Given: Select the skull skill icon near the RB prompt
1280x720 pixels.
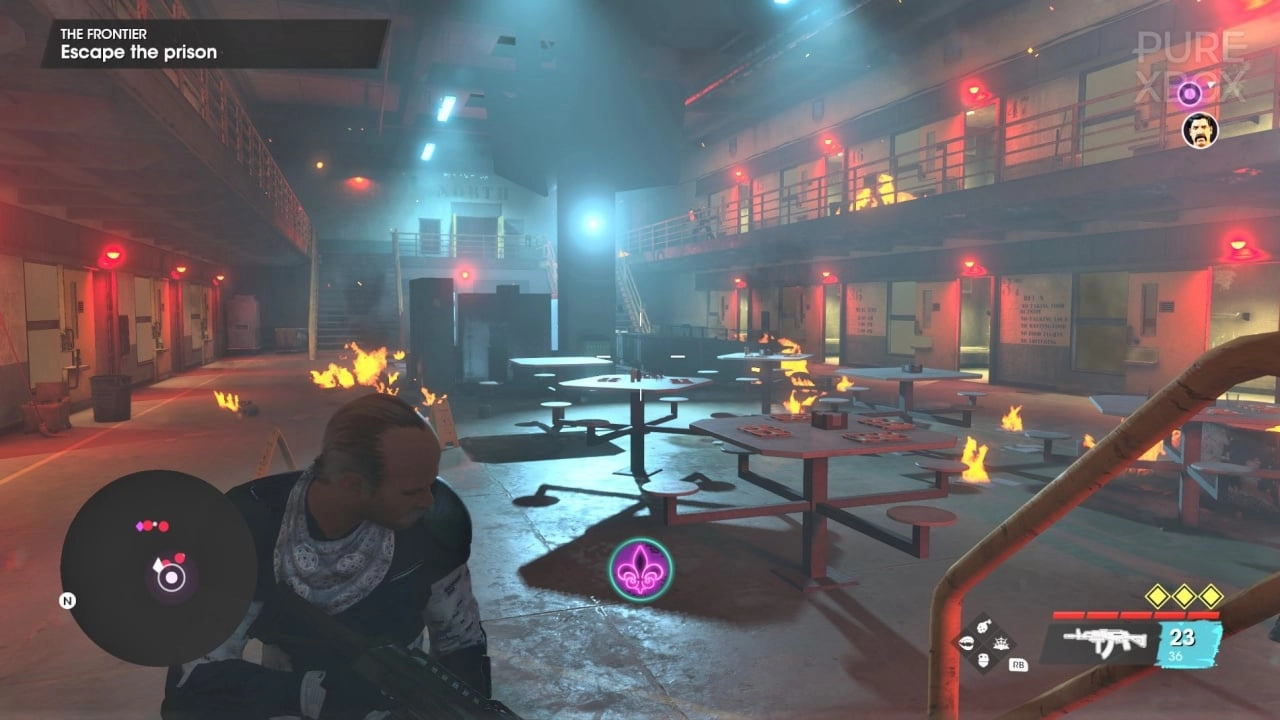Looking at the screenshot, I should tap(983, 661).
